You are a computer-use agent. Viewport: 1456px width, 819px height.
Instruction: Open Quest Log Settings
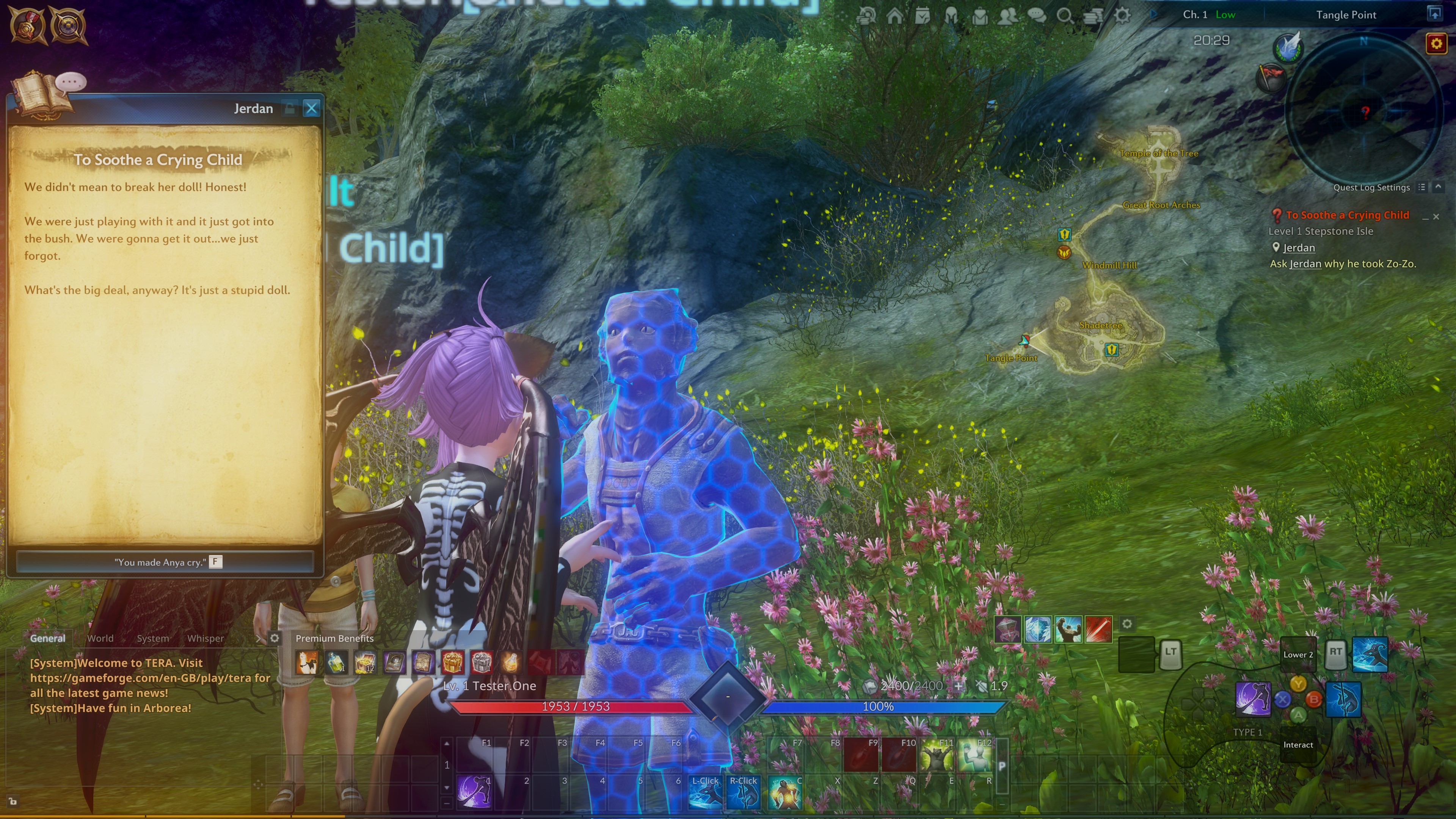[1371, 188]
